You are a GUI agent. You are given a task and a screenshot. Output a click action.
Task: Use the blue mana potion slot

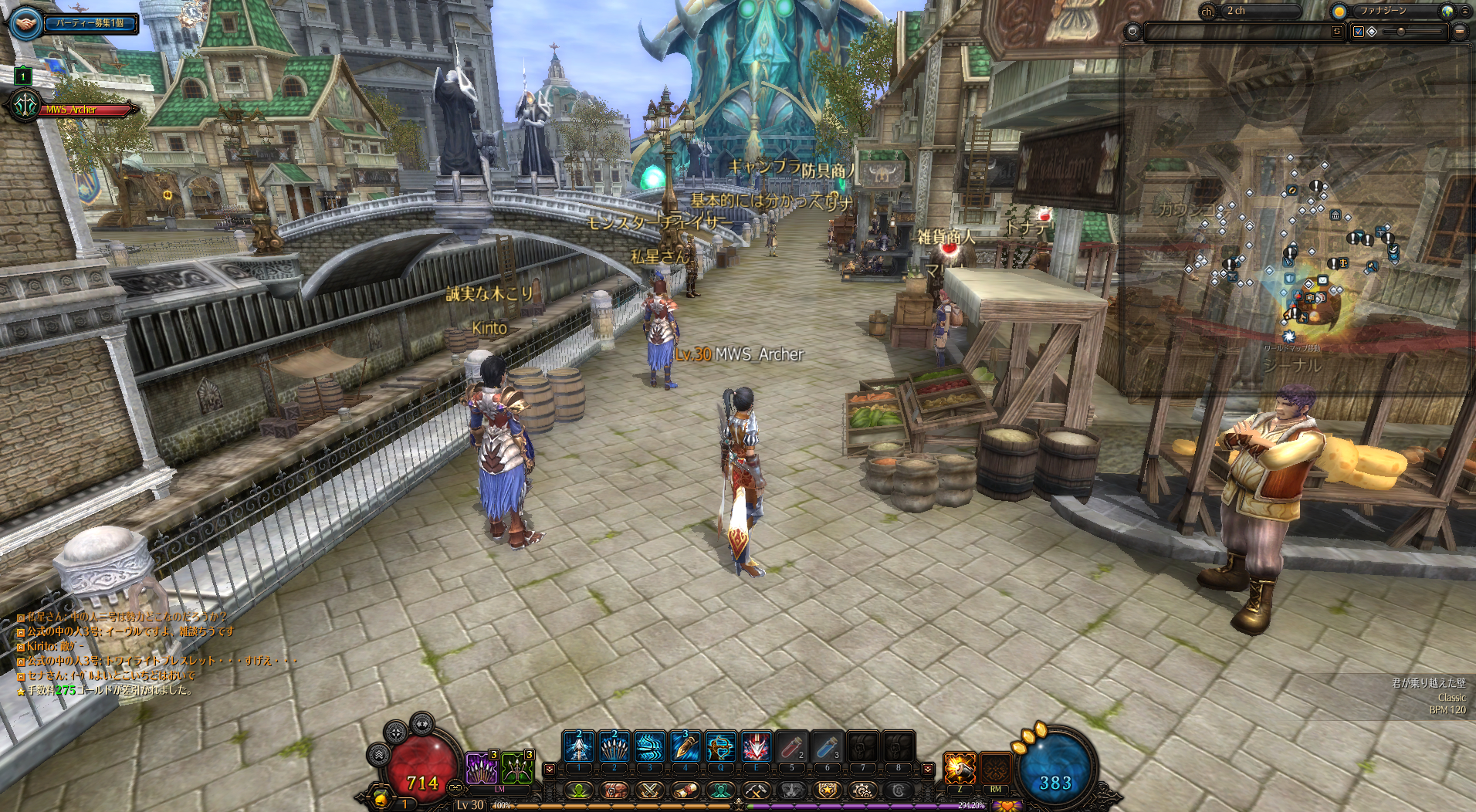pyautogui.click(x=827, y=747)
